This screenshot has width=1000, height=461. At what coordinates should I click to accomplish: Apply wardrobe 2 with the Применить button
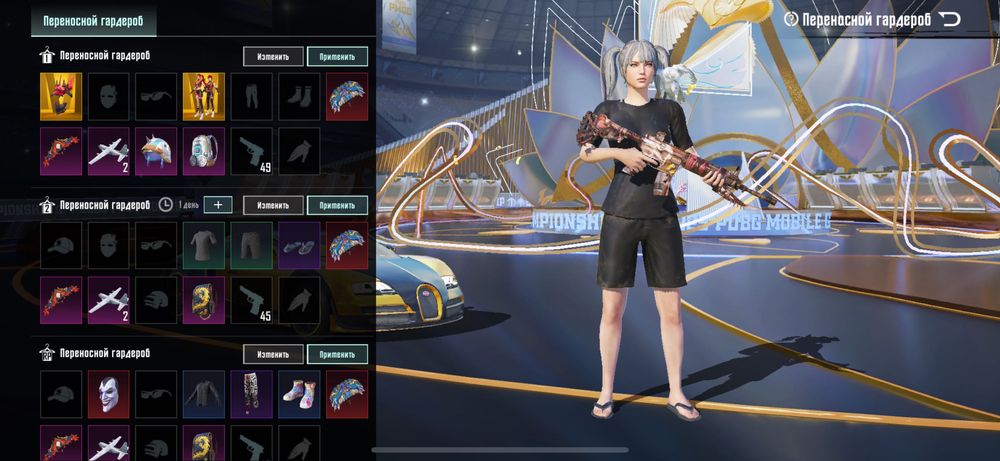[x=337, y=205]
